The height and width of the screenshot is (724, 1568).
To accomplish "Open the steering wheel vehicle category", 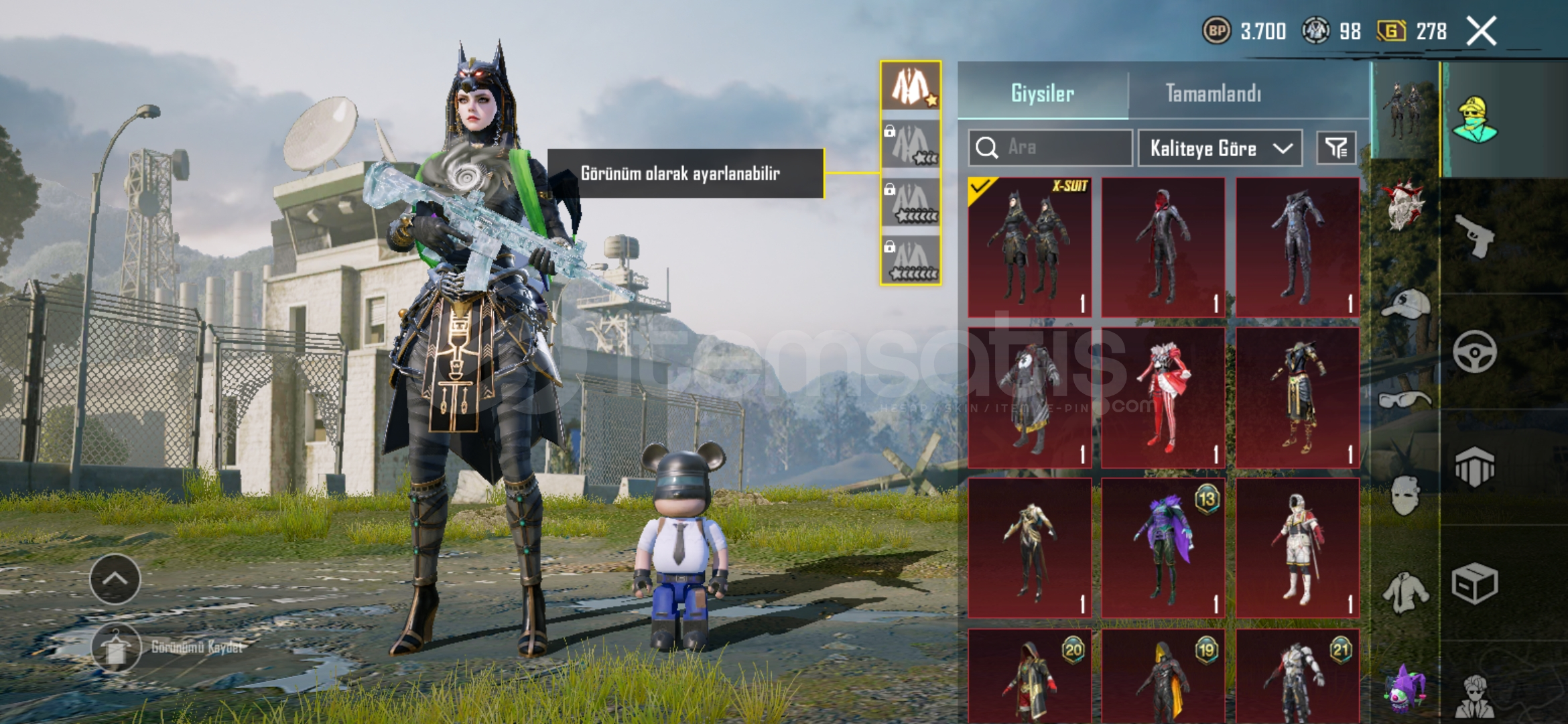I will [x=1475, y=351].
